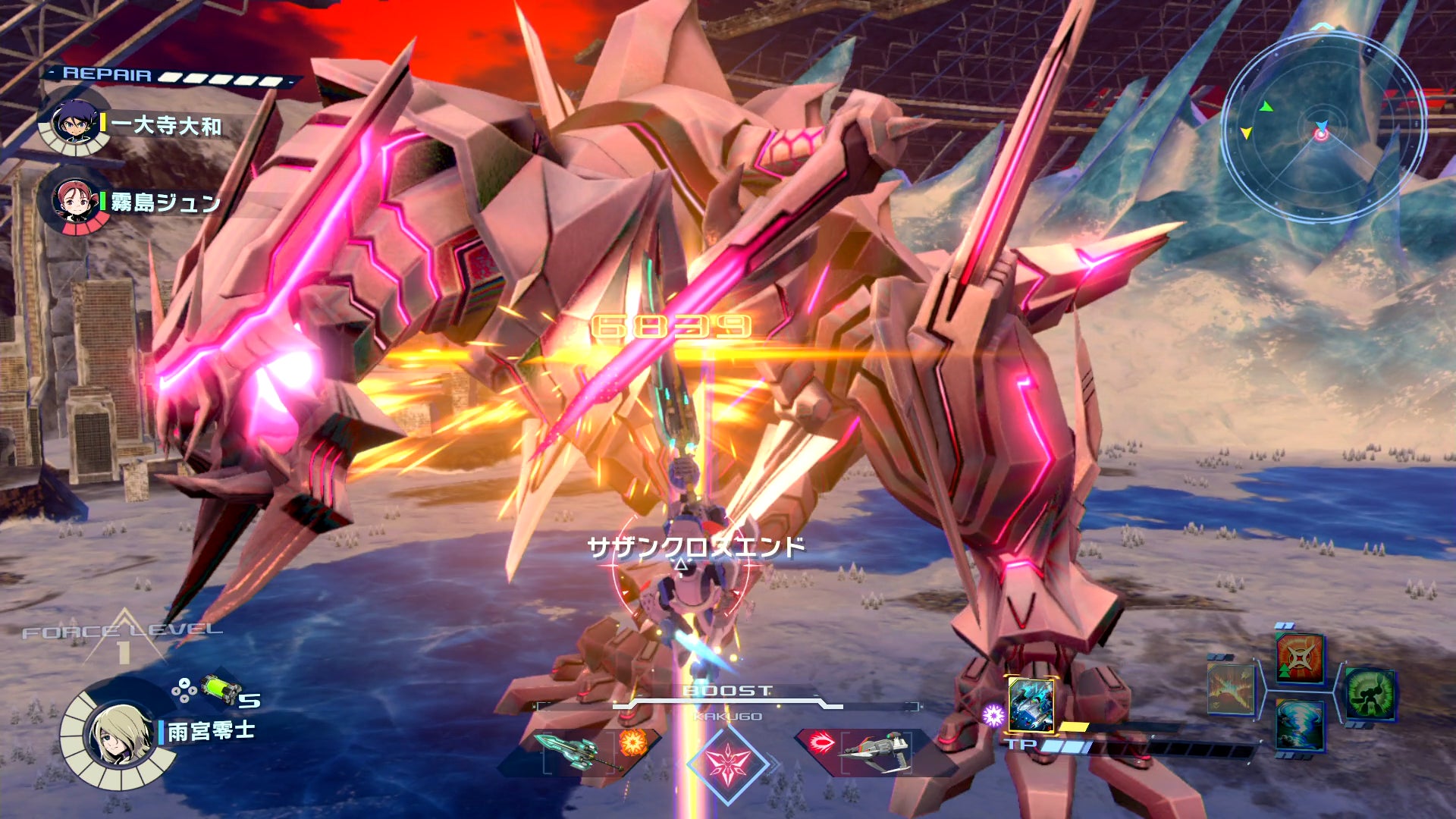Trigger the green robot figure skill icon

[1370, 692]
